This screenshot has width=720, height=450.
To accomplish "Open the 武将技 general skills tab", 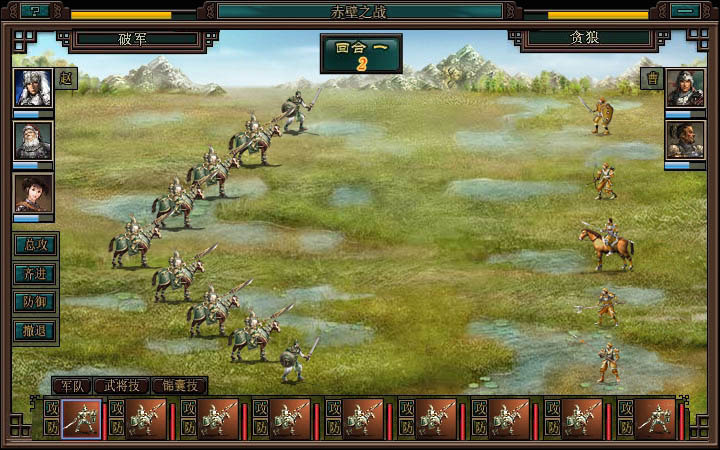I will (121, 385).
